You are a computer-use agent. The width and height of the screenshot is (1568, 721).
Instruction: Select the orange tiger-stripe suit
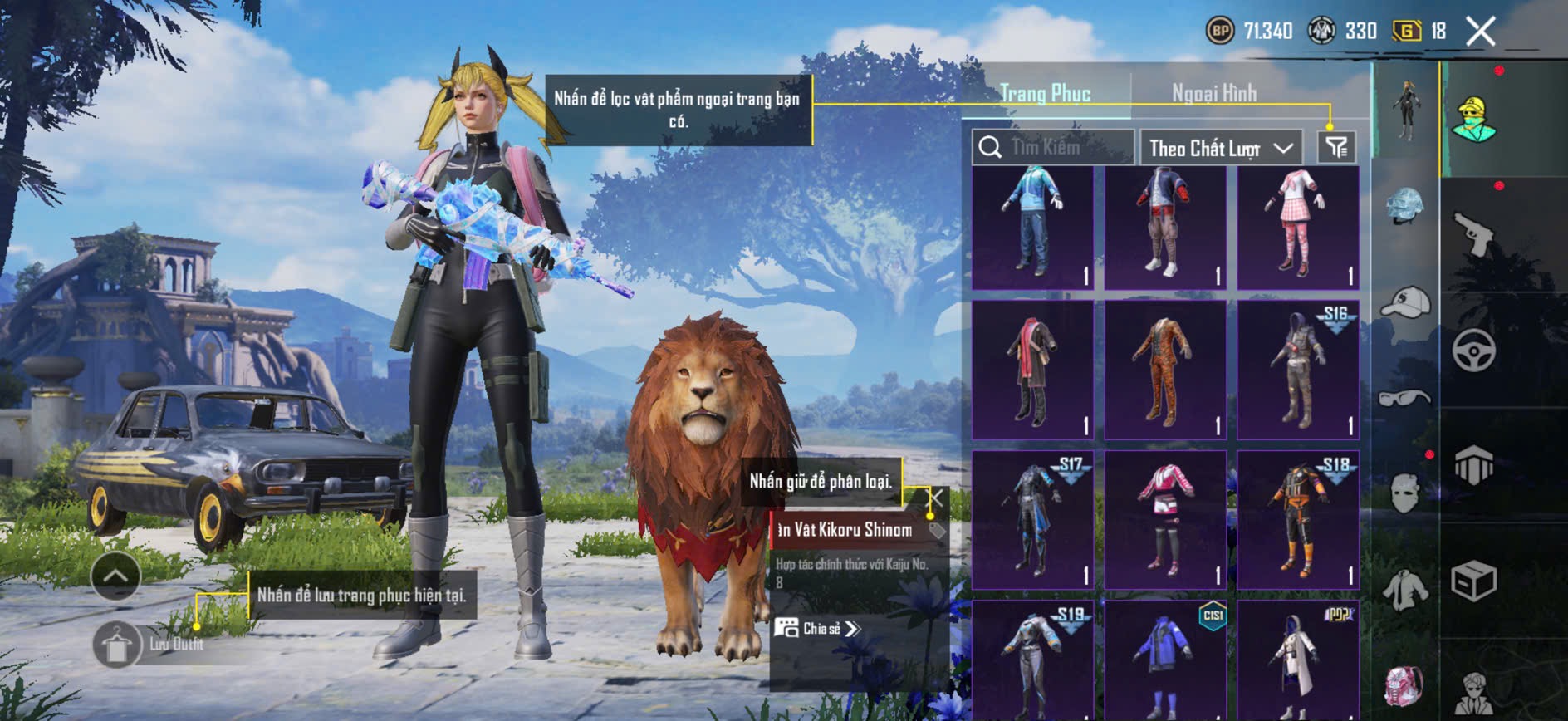(1164, 370)
